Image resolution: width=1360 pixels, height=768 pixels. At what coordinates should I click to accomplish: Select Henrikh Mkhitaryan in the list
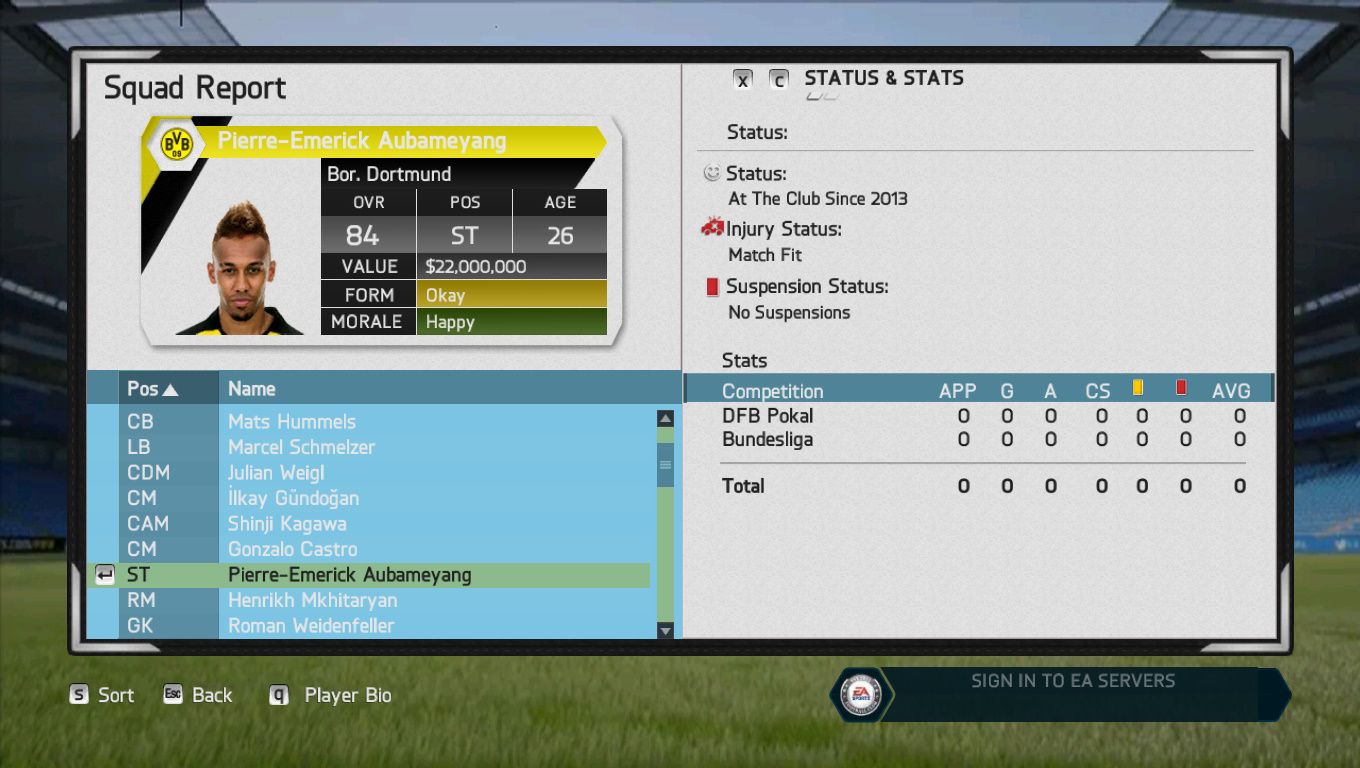point(312,600)
